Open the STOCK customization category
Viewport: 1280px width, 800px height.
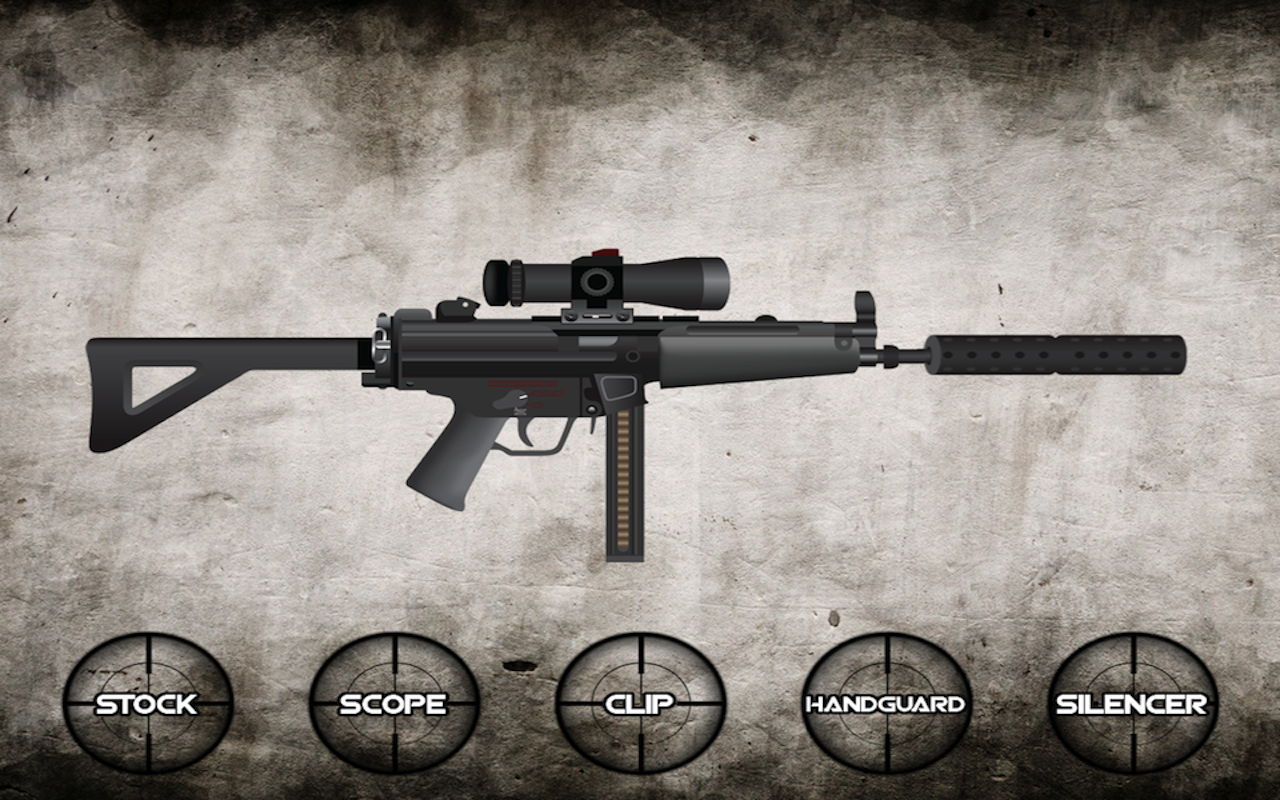148,705
